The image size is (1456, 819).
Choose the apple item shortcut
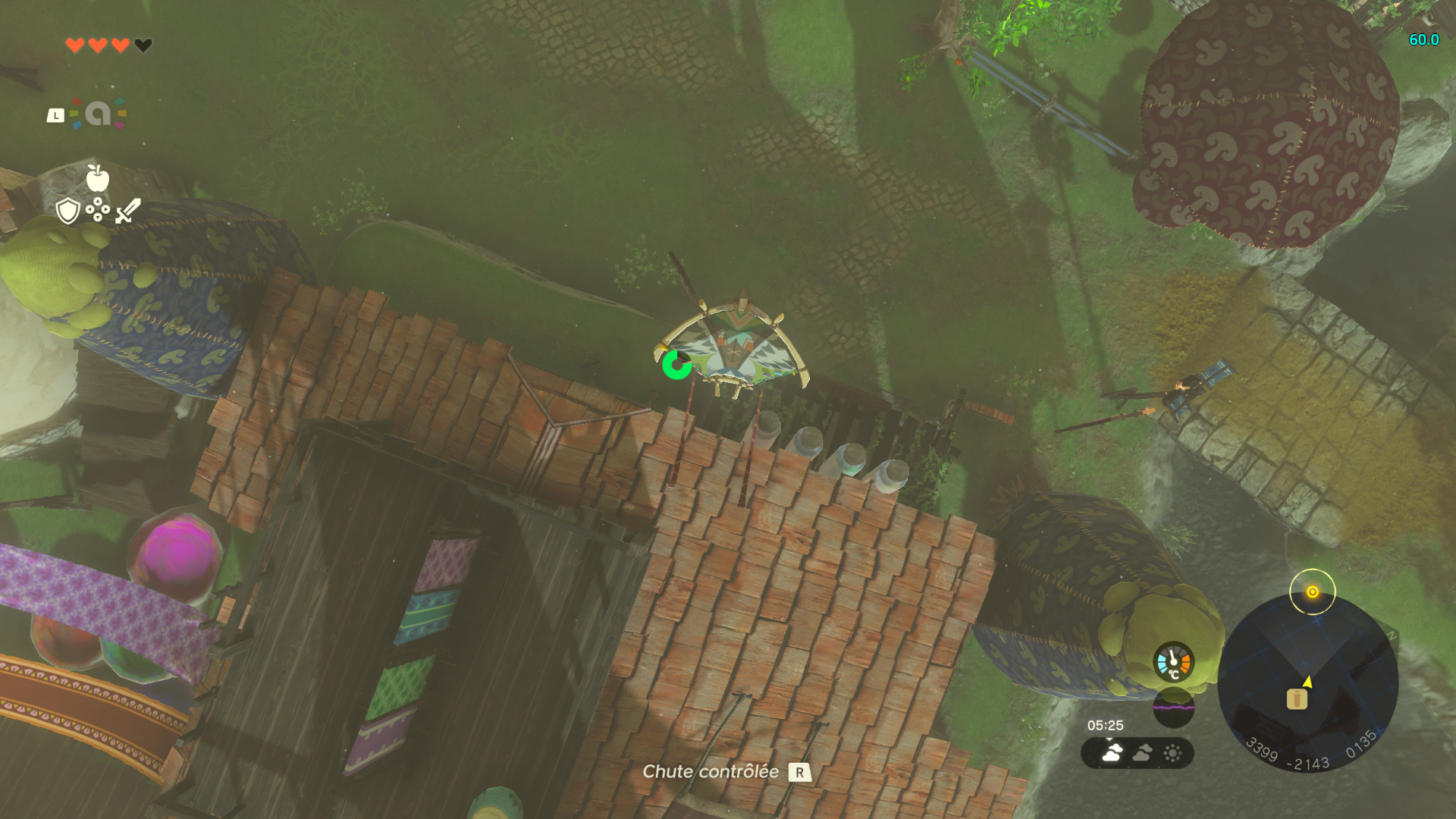(x=98, y=178)
